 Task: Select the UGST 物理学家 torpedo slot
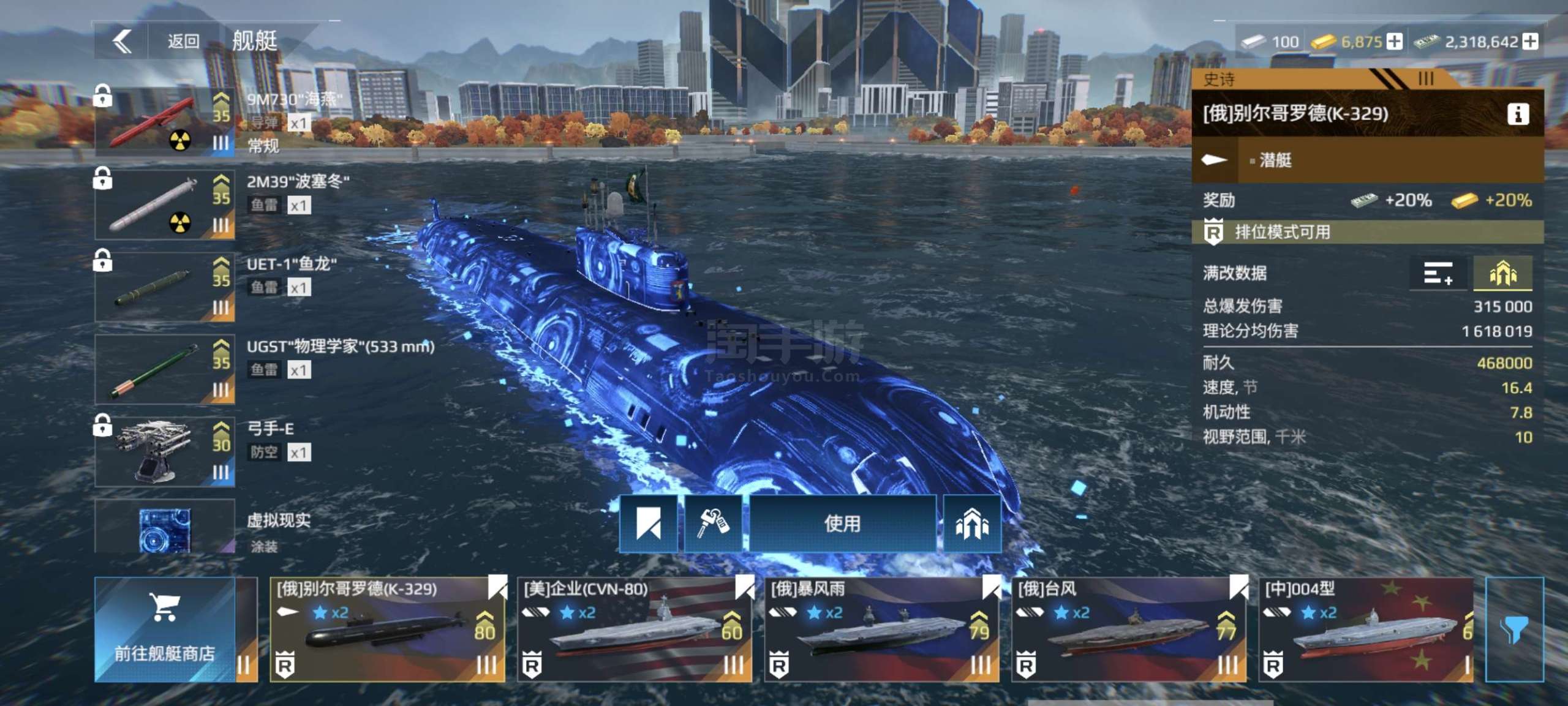point(164,369)
